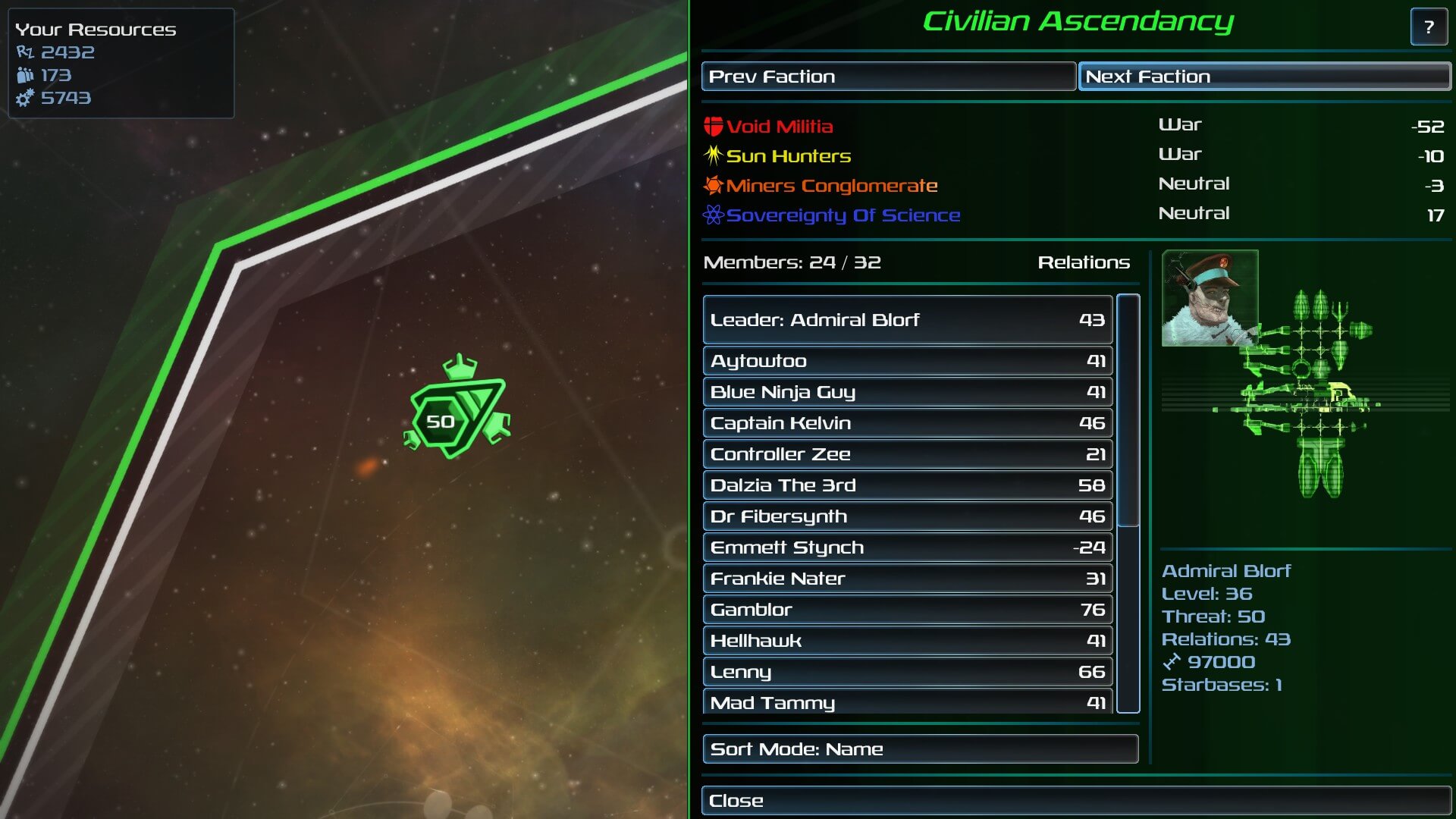Select Hellhawk's list entry
This screenshot has height=819, width=1456.
pos(907,641)
